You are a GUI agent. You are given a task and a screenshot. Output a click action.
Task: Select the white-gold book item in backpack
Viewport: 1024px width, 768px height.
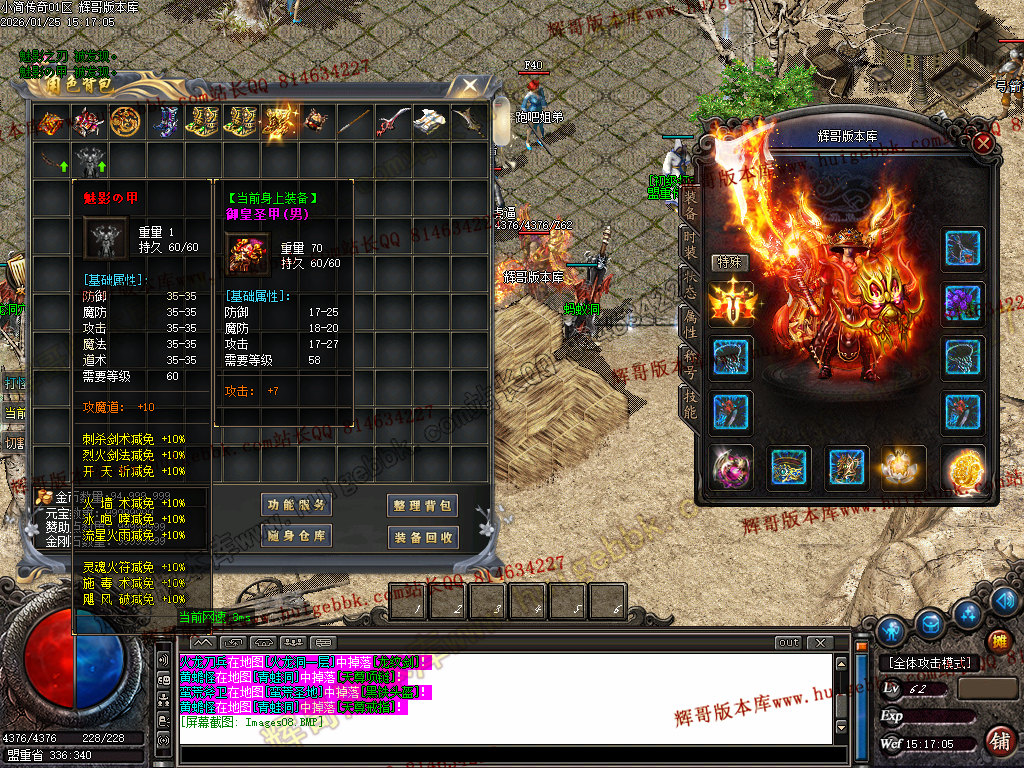pyautogui.click(x=429, y=122)
